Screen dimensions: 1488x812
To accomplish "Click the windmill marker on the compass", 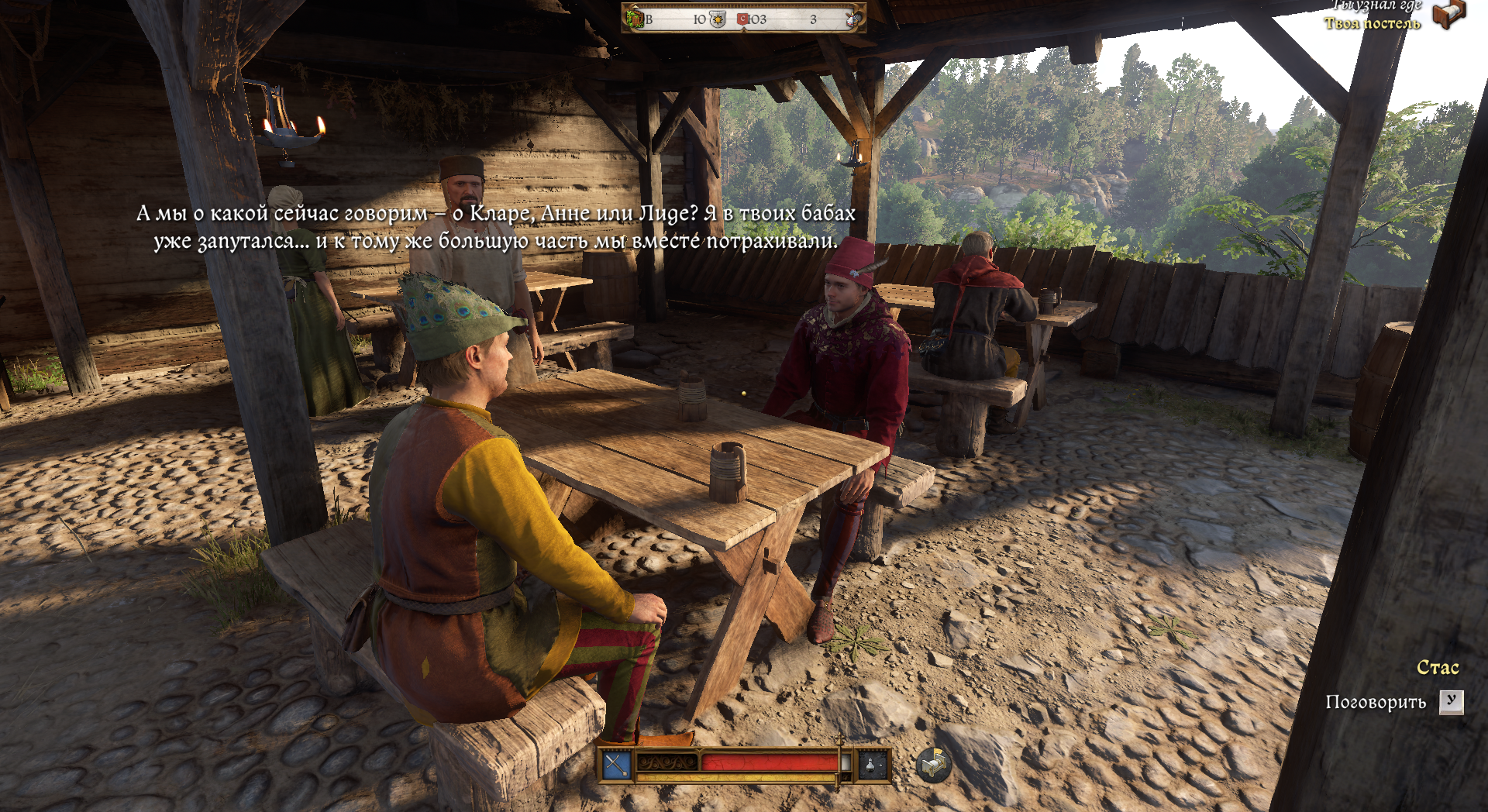I will pyautogui.click(x=852, y=19).
